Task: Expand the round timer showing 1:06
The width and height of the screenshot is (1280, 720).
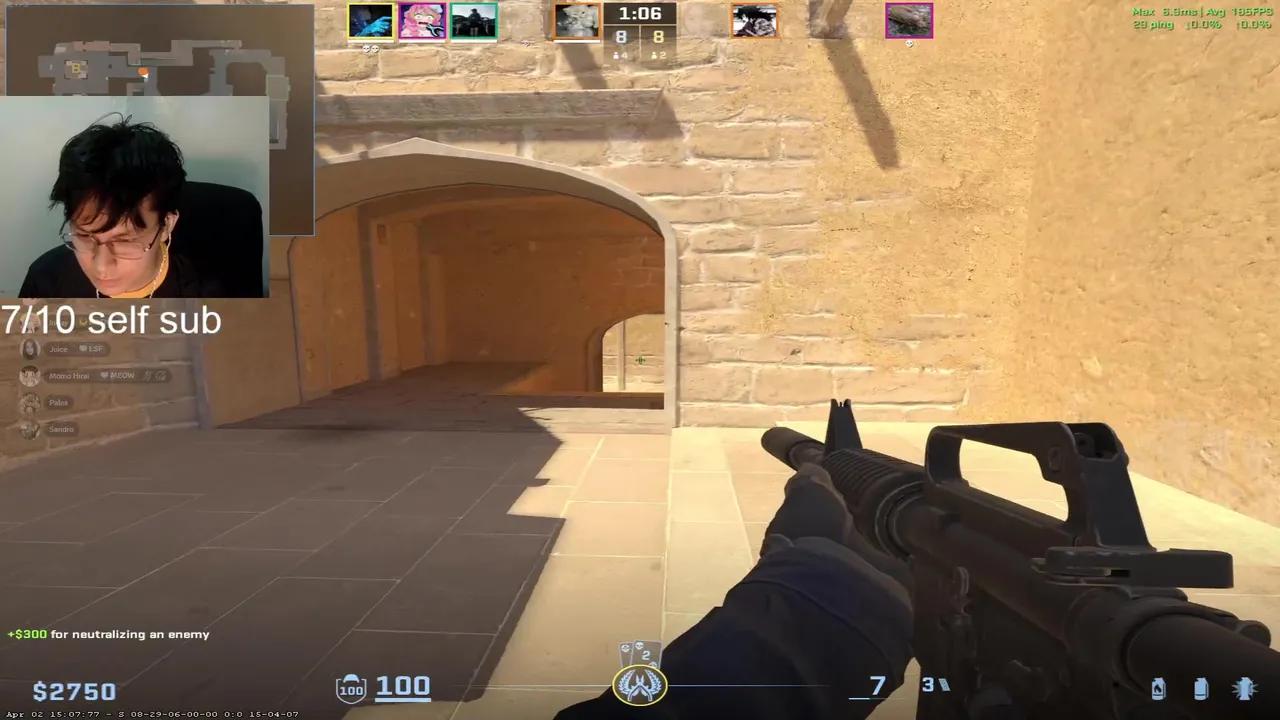Action: (x=640, y=13)
